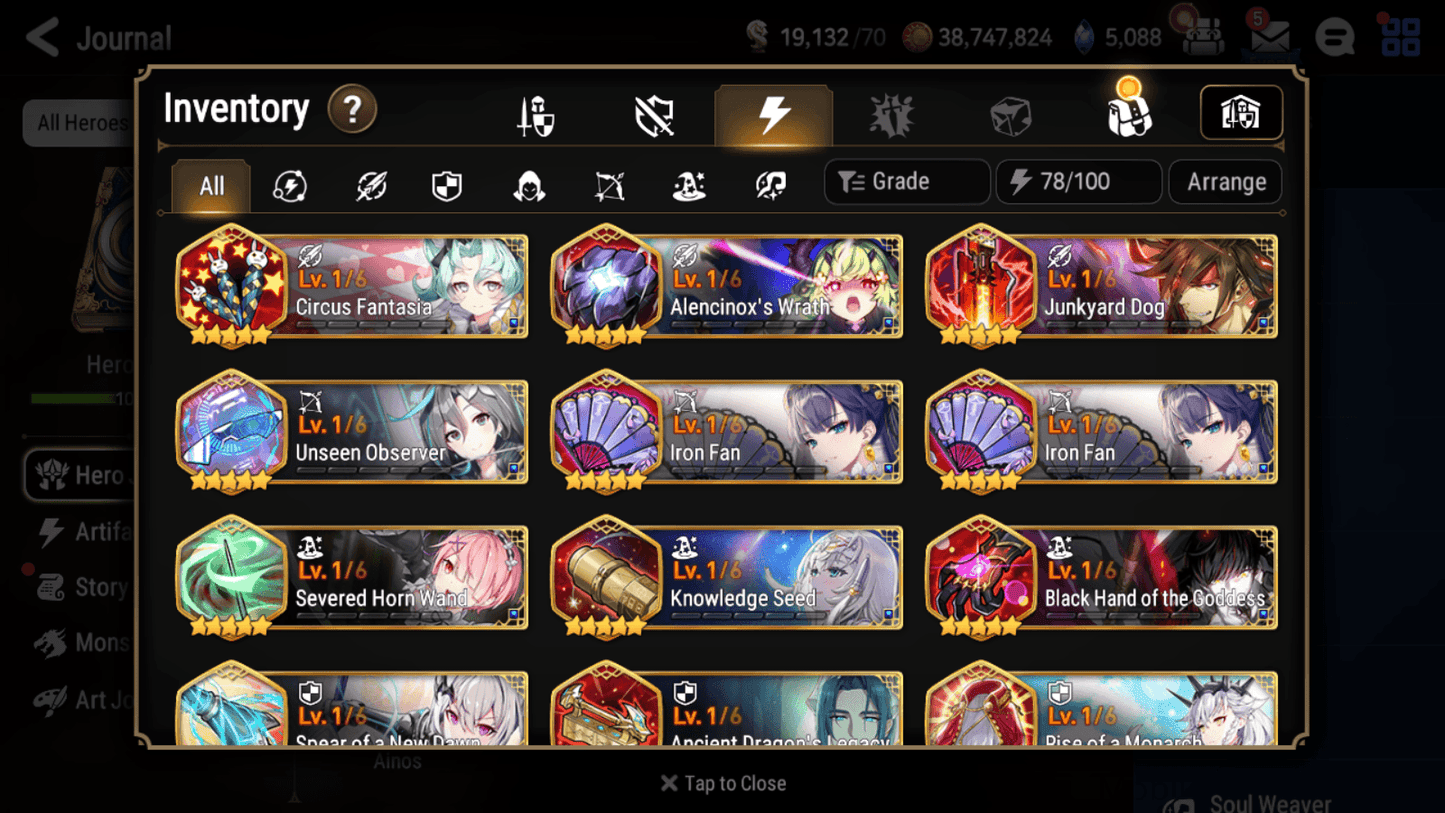
Task: Filter artifacts by the Knight shield icon
Action: pyautogui.click(x=447, y=186)
